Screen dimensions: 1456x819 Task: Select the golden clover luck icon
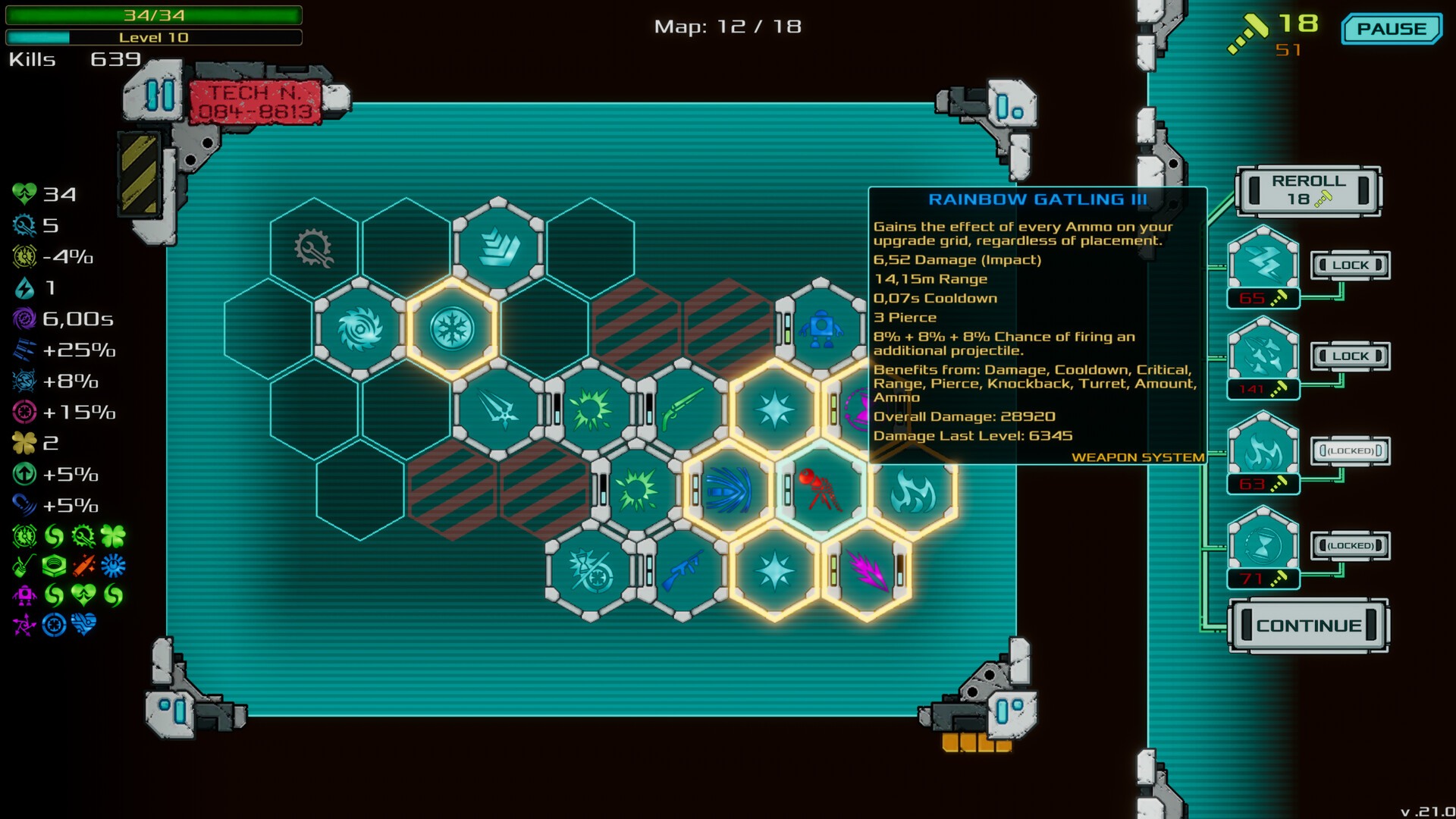[x=24, y=443]
